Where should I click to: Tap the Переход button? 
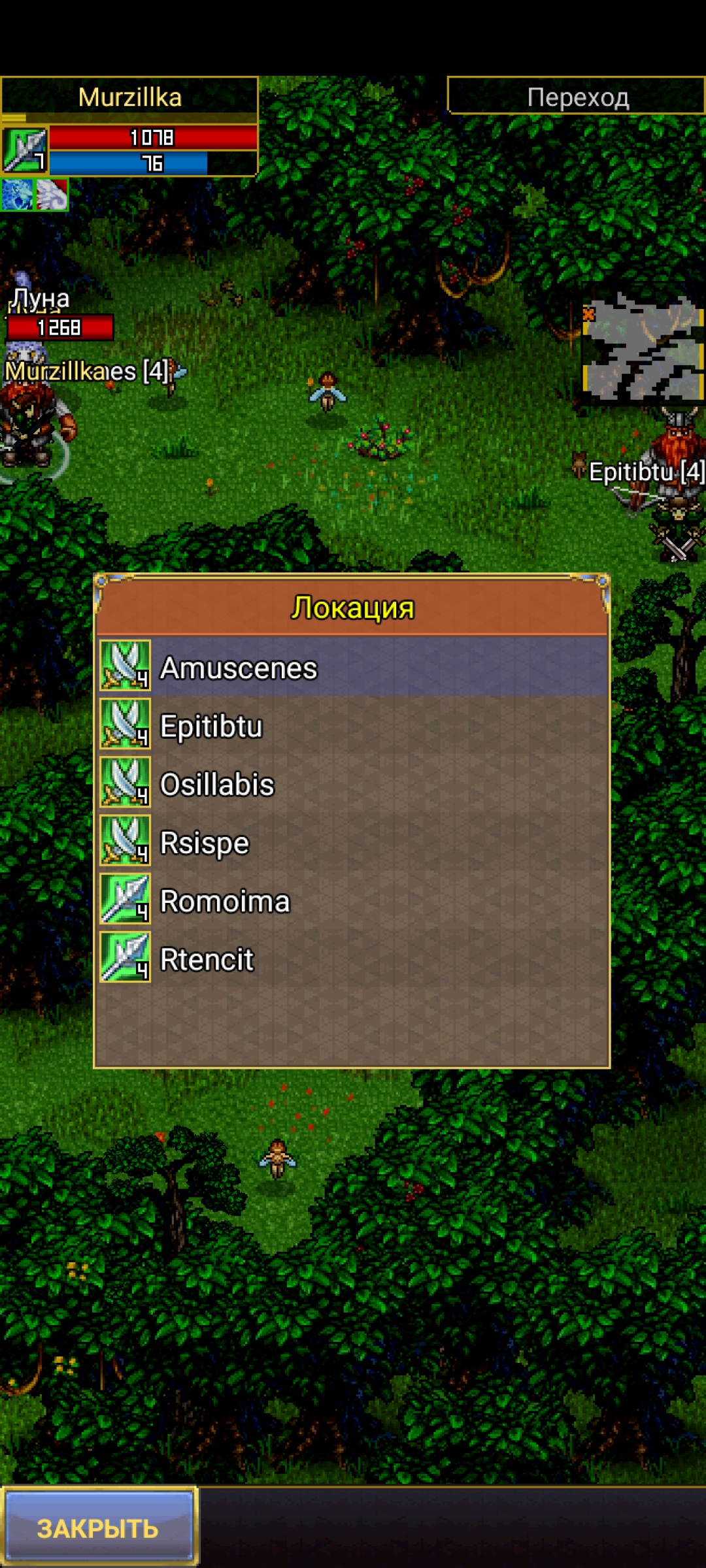coord(577,97)
